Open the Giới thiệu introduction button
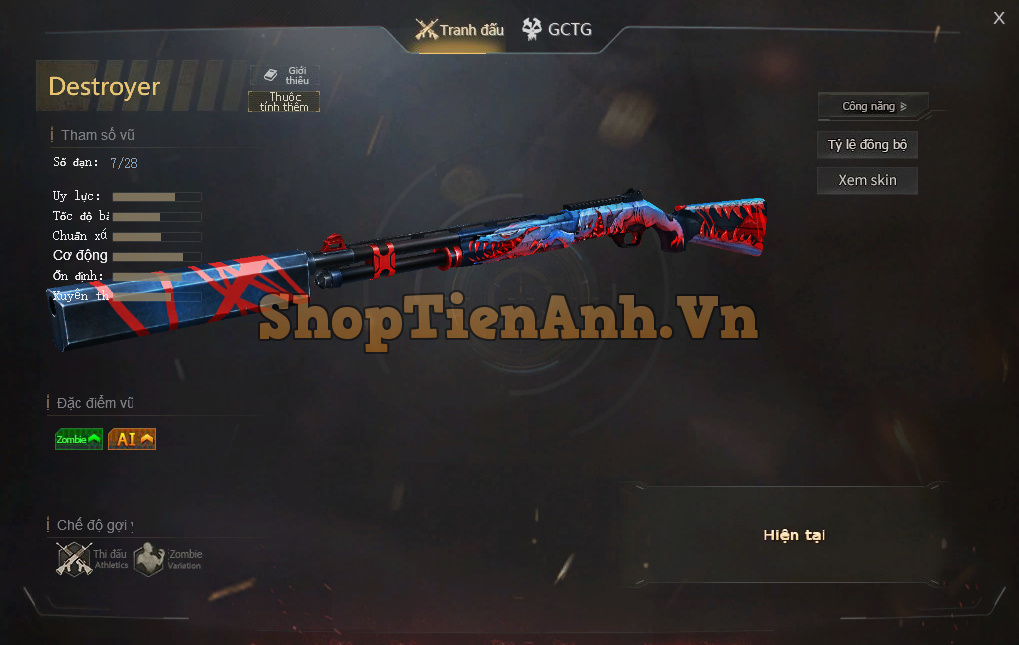Screen dimensions: 1019x645 285,75
